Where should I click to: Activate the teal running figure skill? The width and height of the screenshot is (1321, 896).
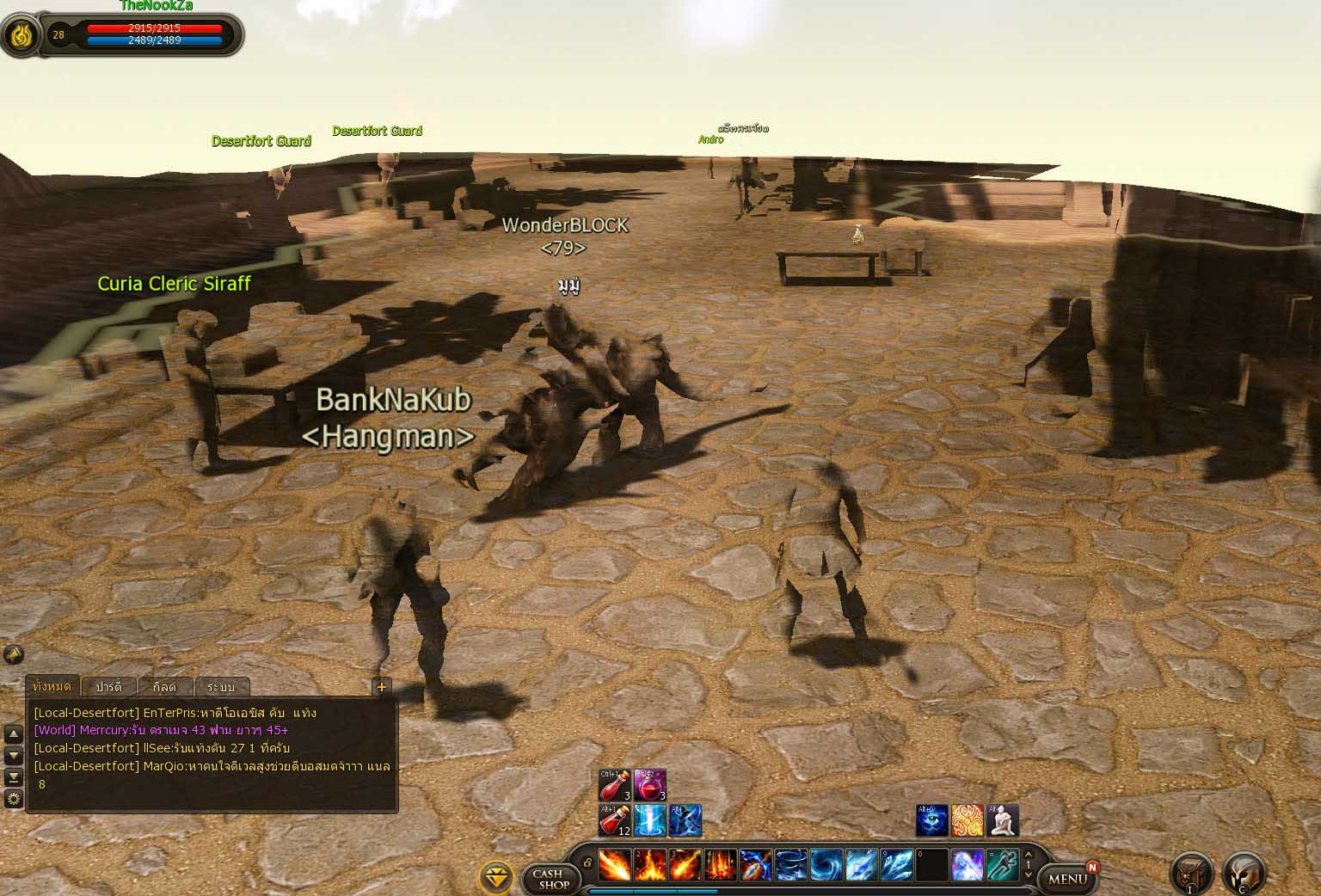tap(1002, 865)
